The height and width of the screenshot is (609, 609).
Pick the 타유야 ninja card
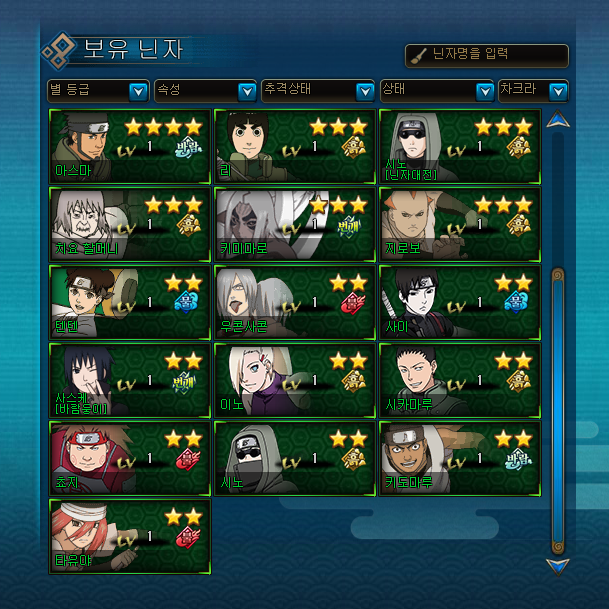130,537
